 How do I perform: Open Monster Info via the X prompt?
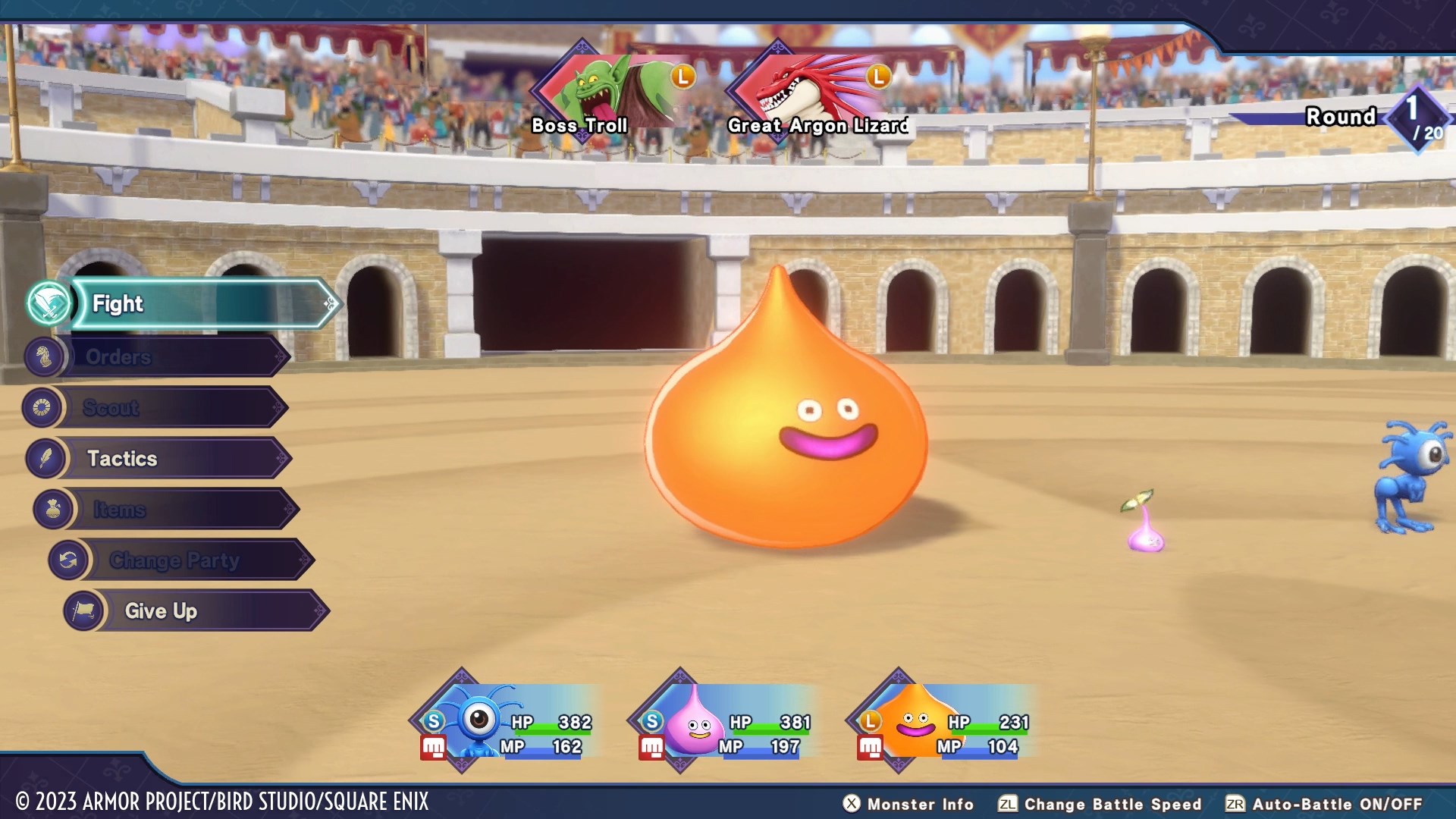[x=852, y=805]
